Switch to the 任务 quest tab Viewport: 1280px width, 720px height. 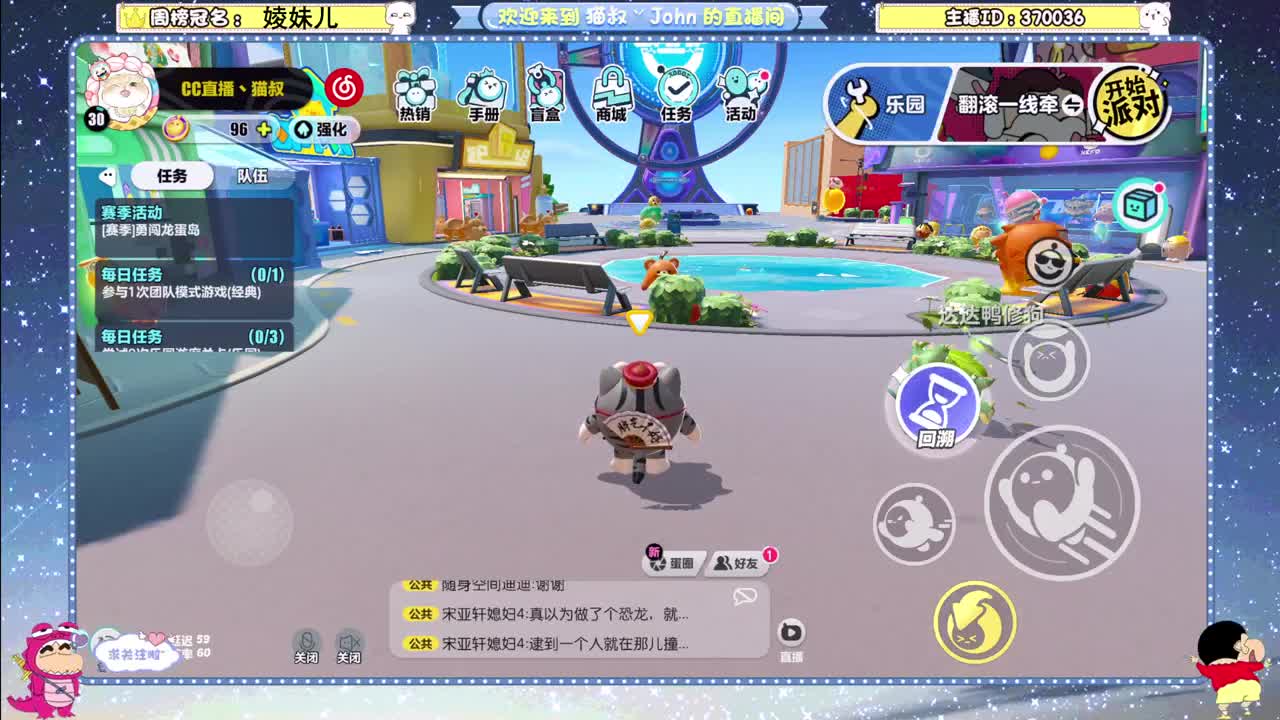tap(172, 175)
